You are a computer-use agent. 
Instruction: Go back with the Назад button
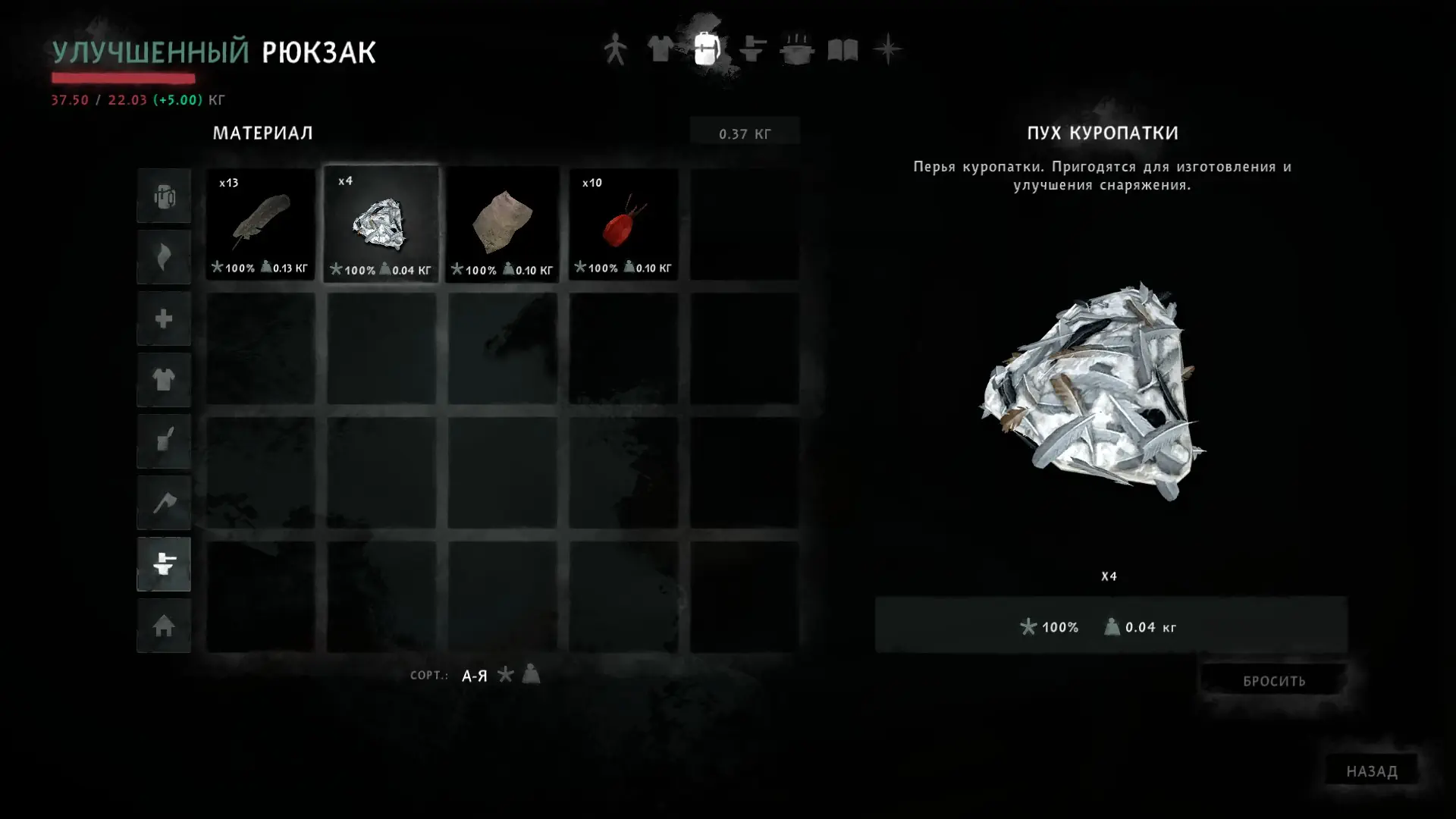point(1371,771)
